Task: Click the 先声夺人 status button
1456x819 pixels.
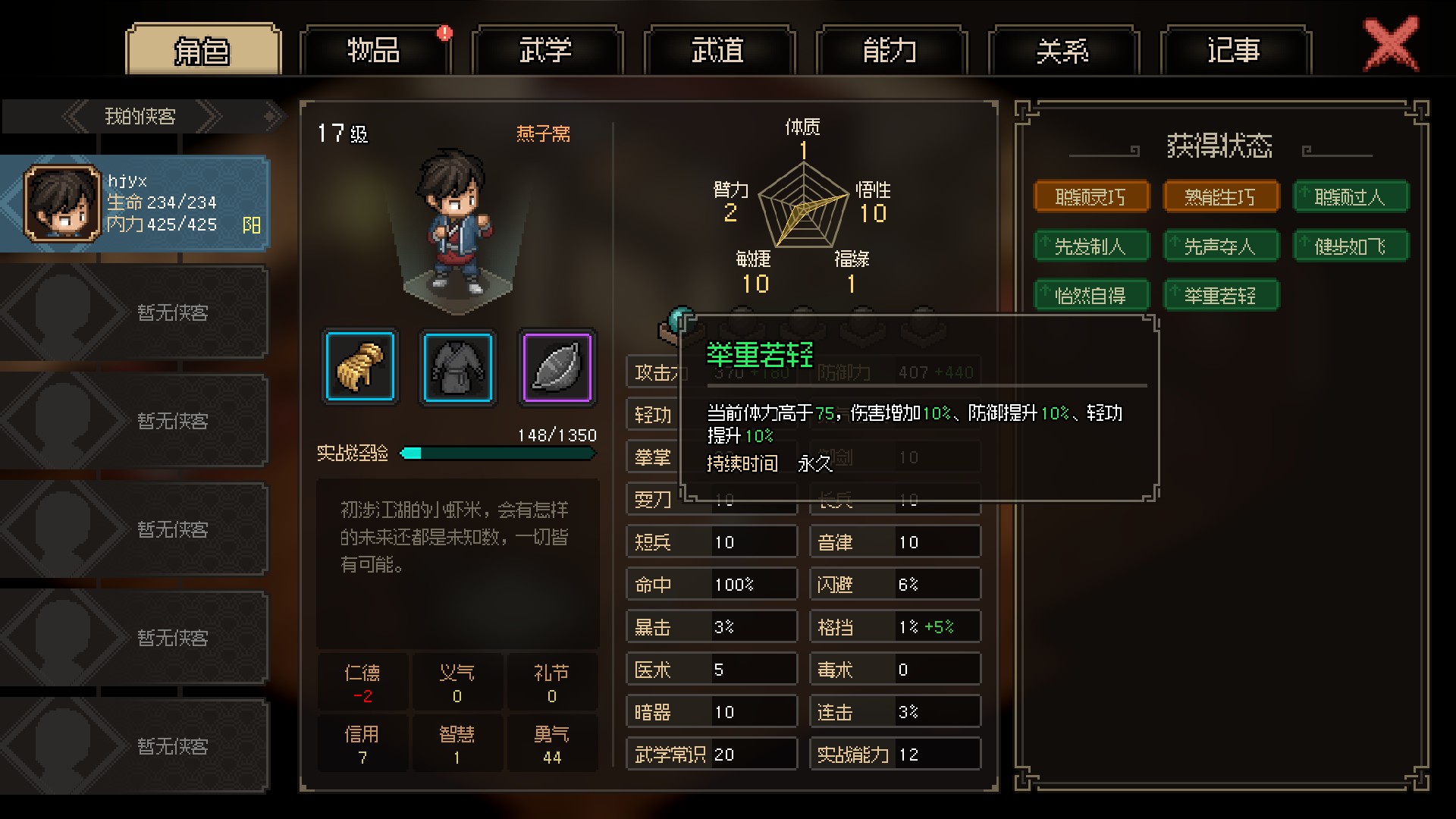Action: pos(1221,245)
